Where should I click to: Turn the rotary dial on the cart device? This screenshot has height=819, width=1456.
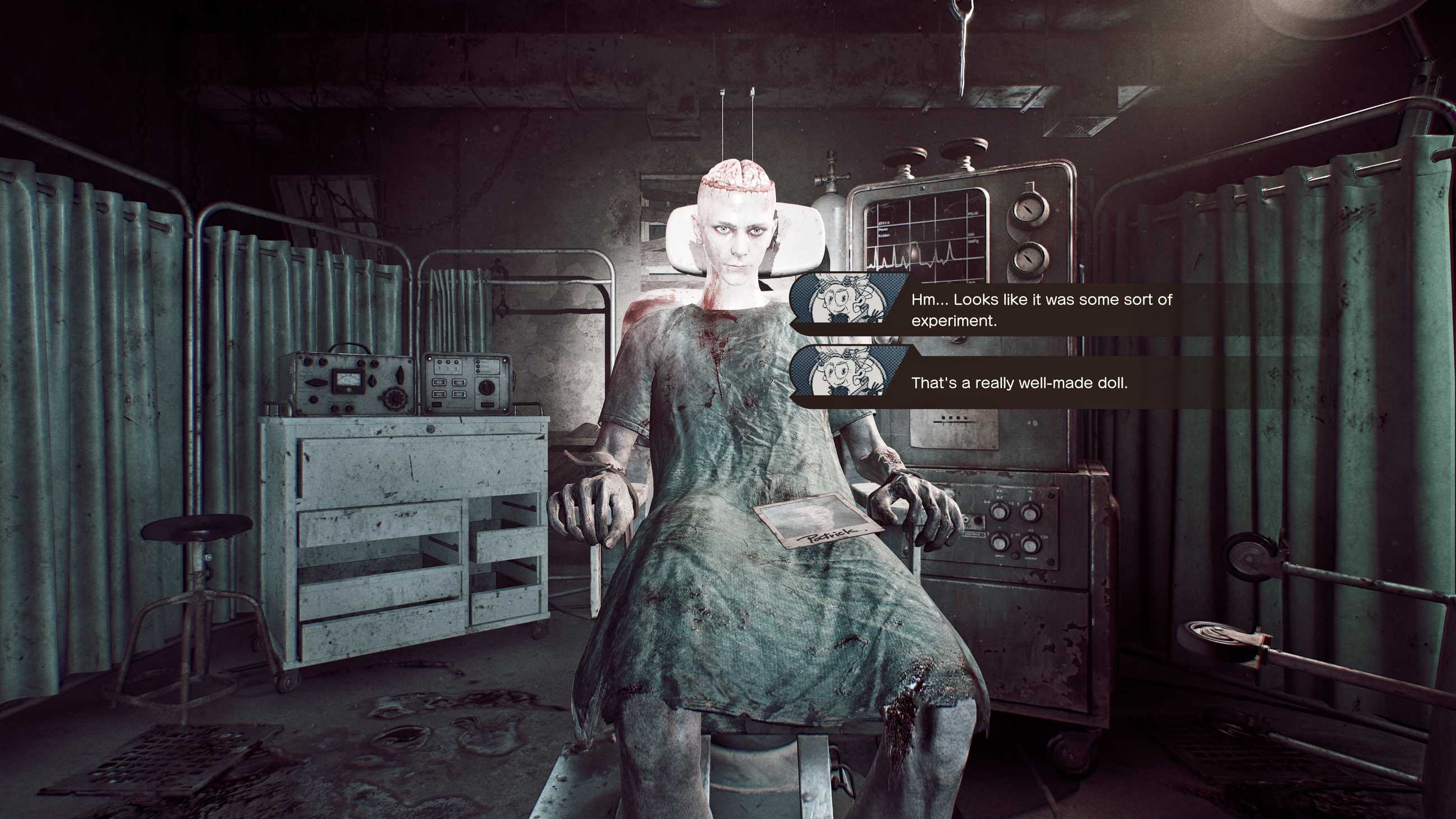pos(486,390)
